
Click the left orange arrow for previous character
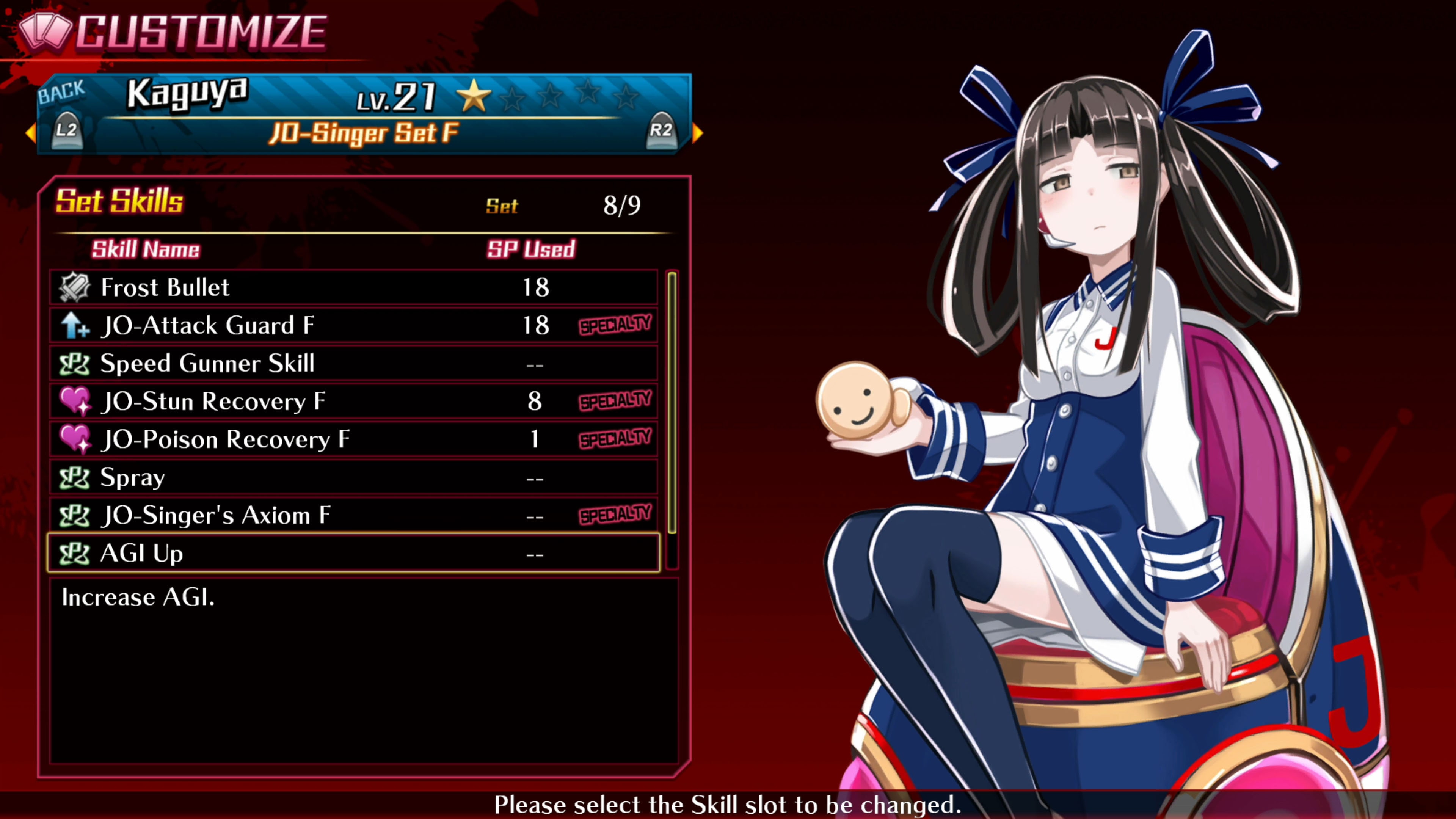30,133
